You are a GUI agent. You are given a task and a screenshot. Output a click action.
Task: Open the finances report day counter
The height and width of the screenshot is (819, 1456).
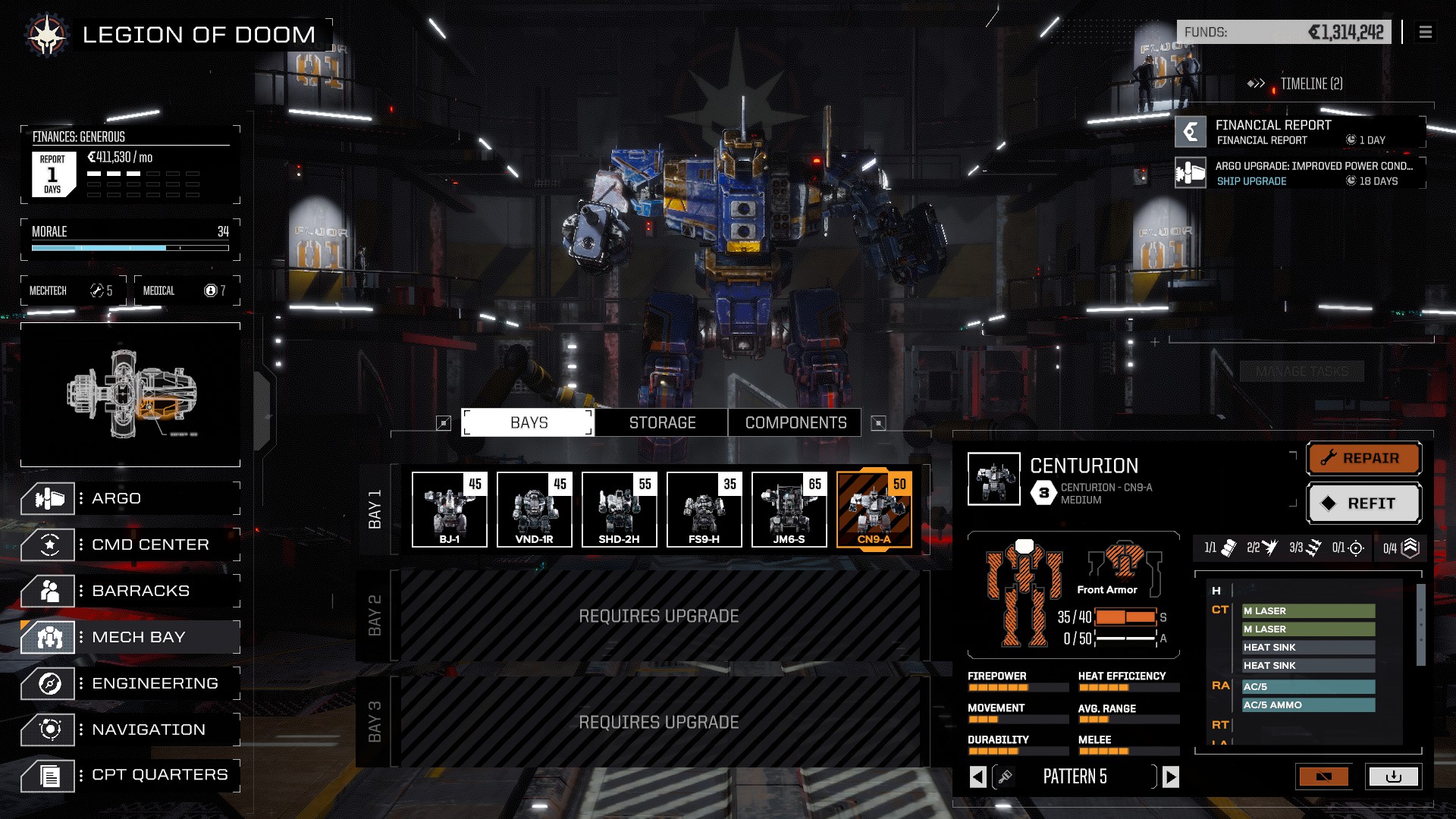click(x=53, y=174)
